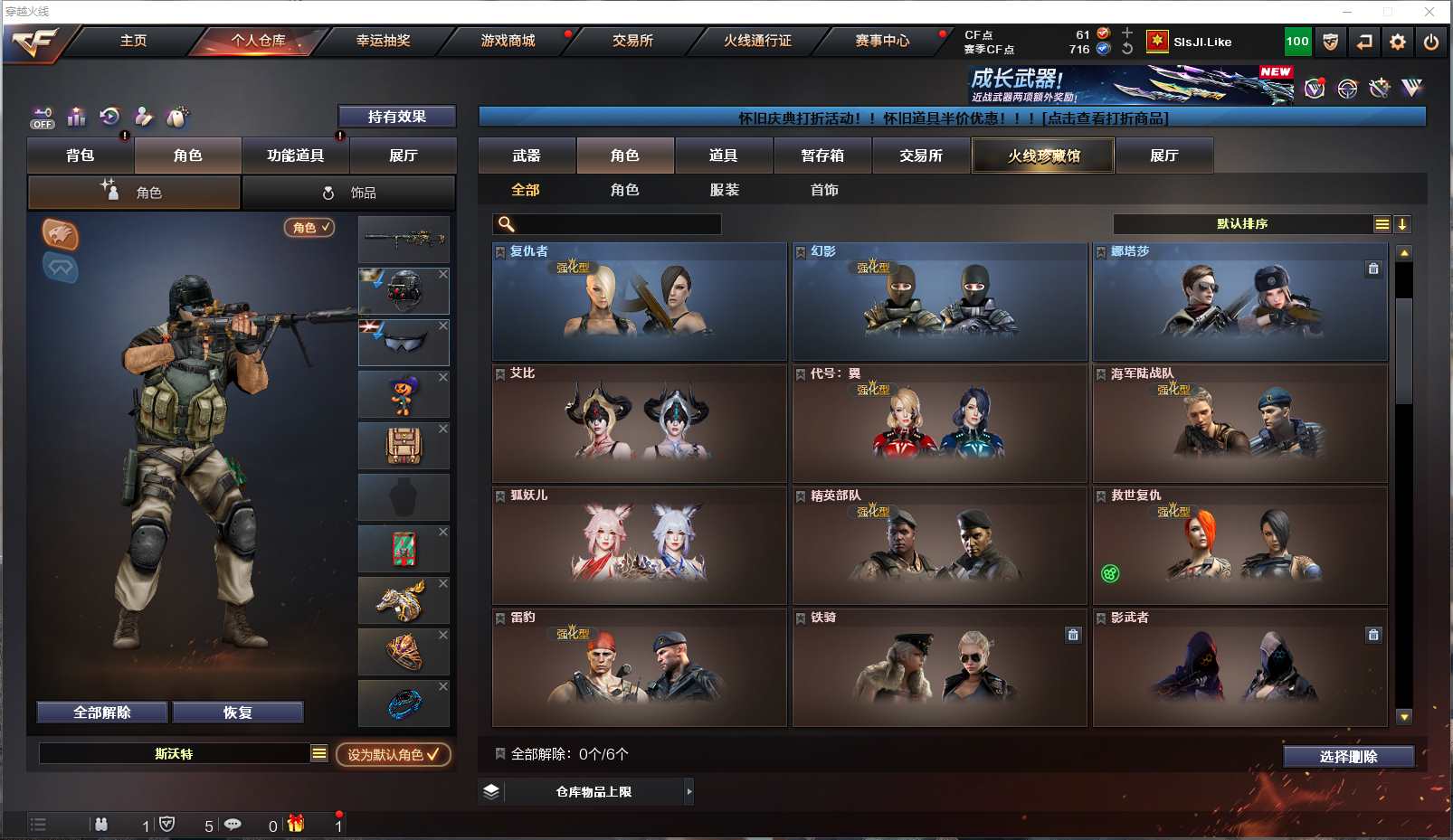The height and width of the screenshot is (840, 1453).
Task: Click the 持有效果 button
Action: (396, 117)
